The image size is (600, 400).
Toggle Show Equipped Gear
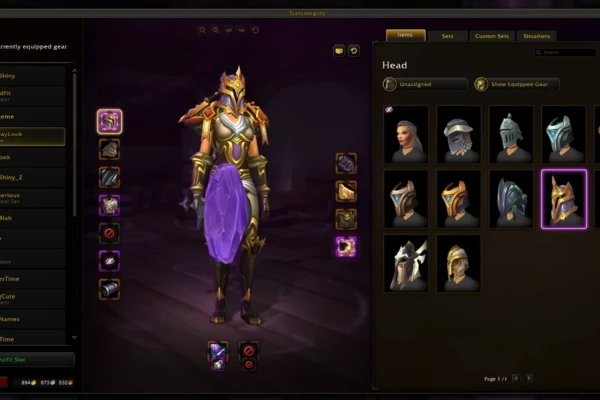(x=516, y=85)
